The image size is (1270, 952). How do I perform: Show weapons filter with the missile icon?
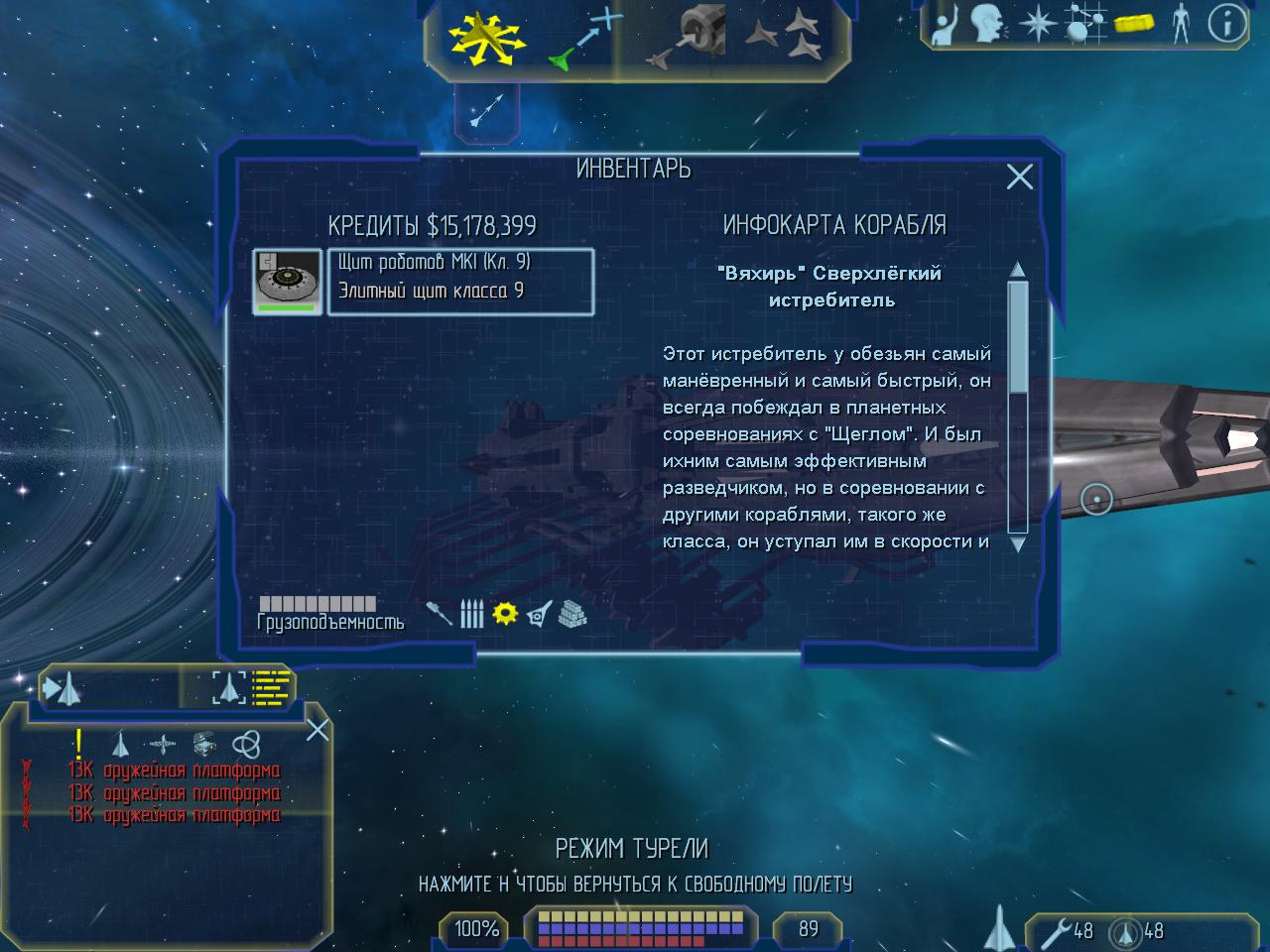[439, 614]
